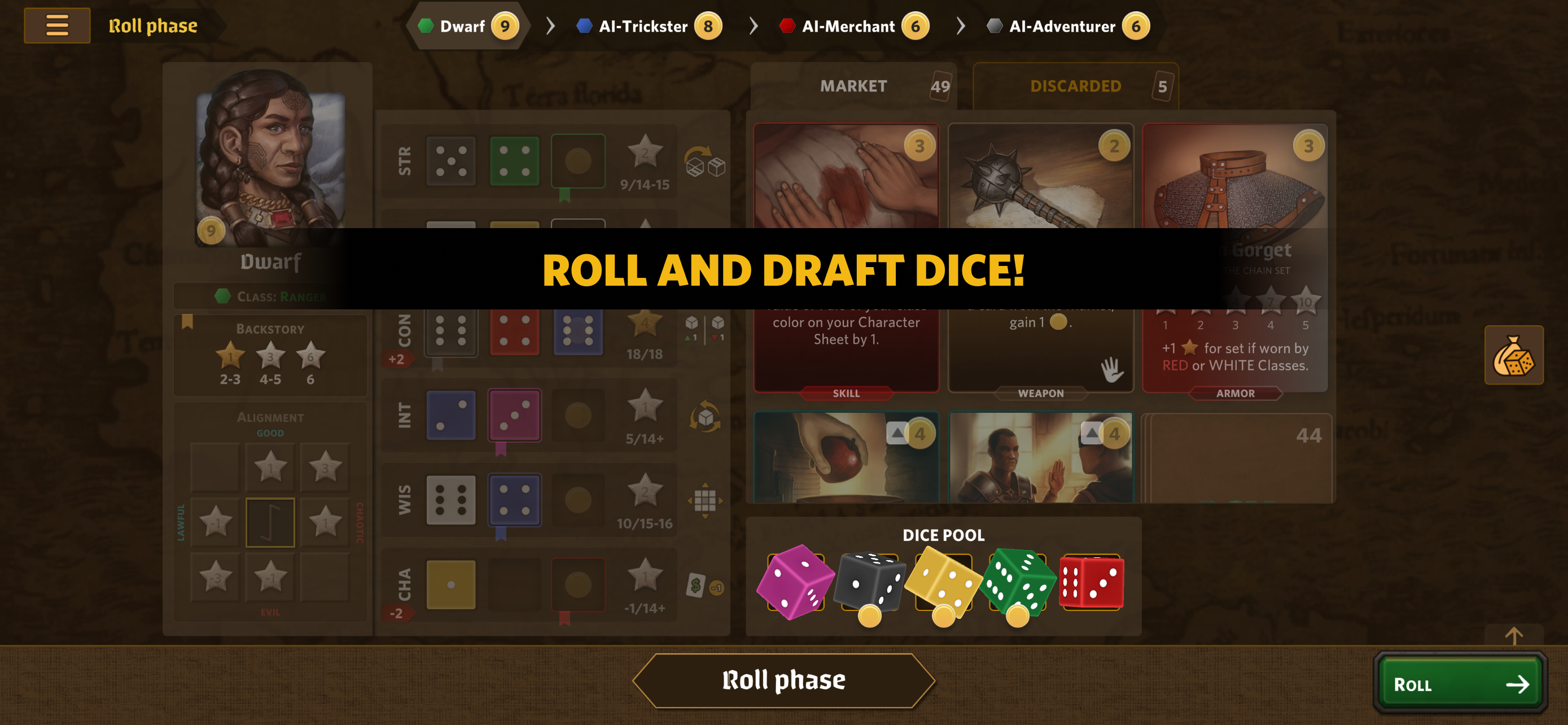Click the green Dwarf token in turn order
1568x725 pixels.
tap(425, 25)
